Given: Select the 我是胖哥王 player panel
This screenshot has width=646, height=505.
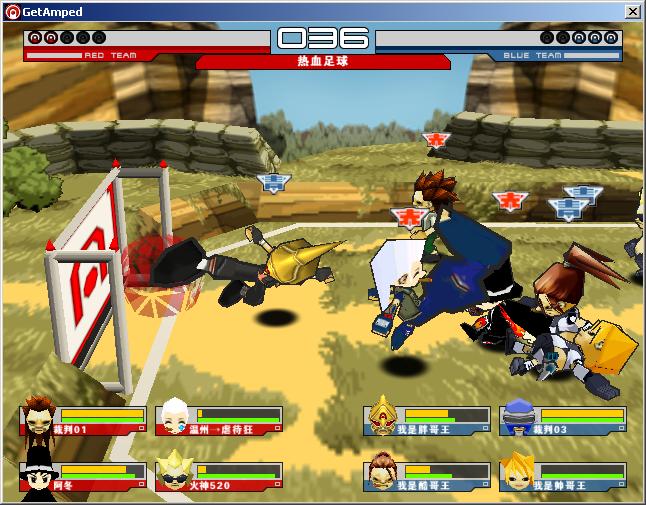Looking at the screenshot, I should 428,420.
